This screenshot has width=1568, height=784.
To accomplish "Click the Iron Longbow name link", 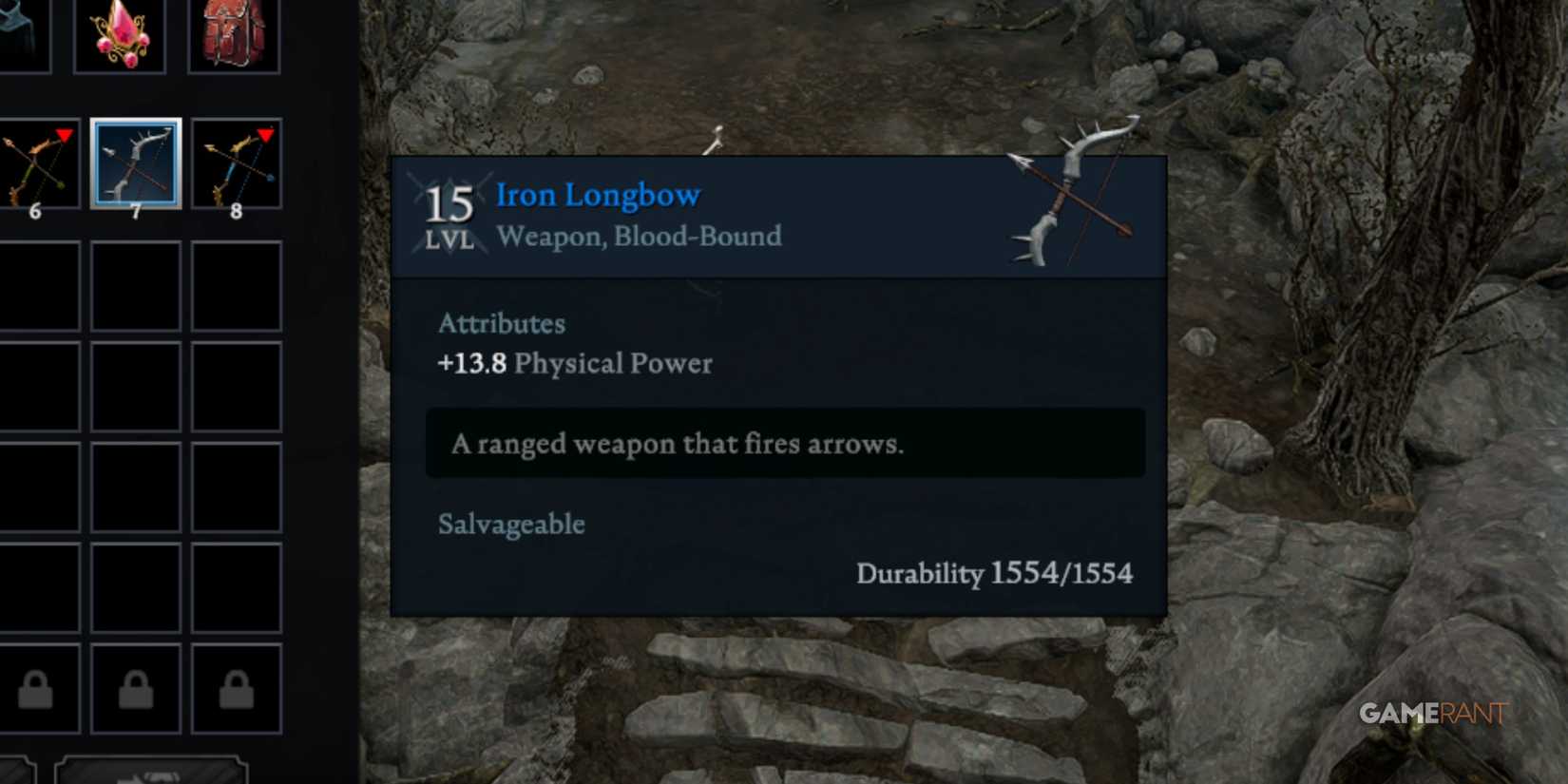I will 598,195.
